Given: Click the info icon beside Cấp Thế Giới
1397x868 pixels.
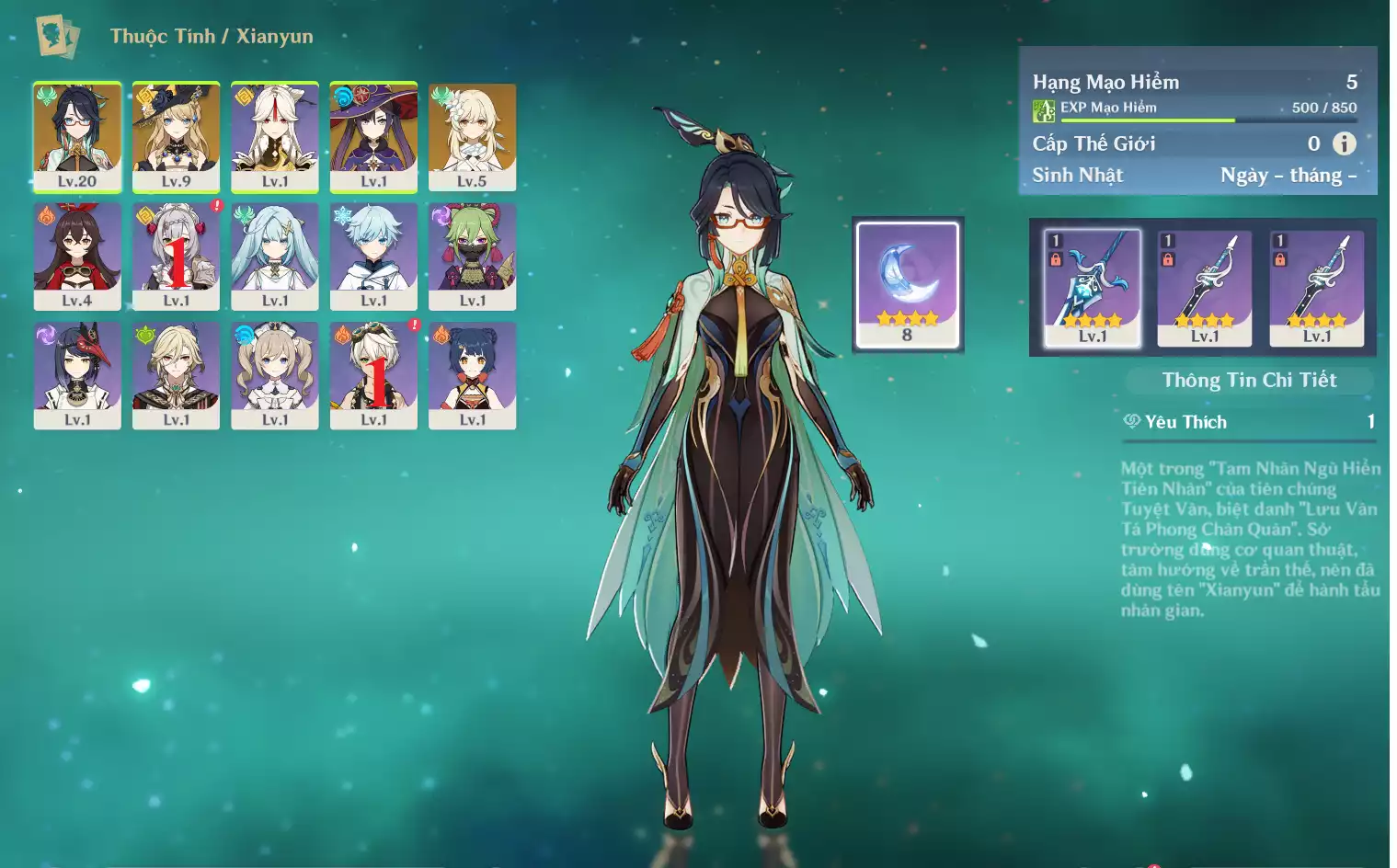Looking at the screenshot, I should click(1345, 143).
